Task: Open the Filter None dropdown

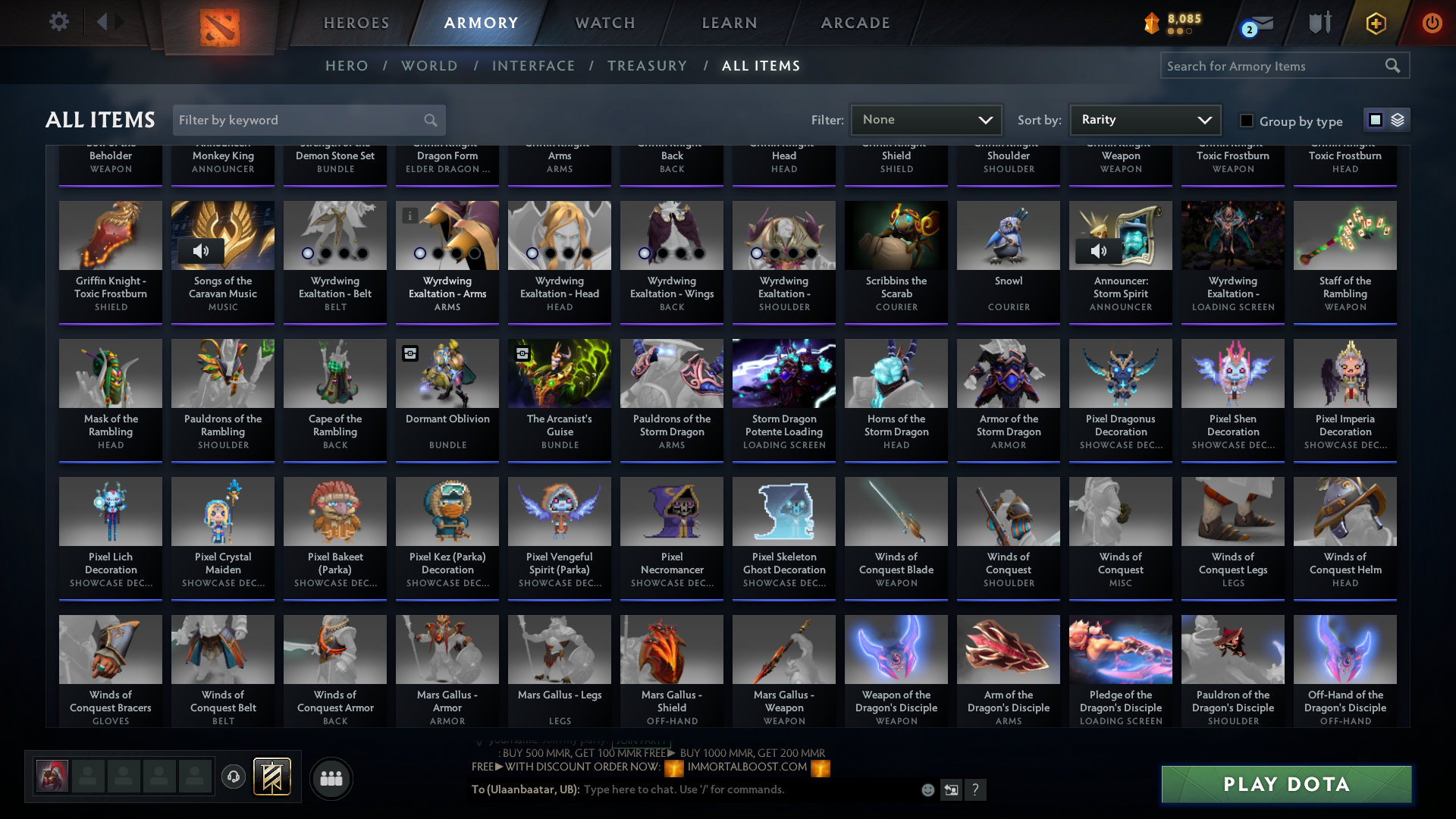Action: coord(926,119)
